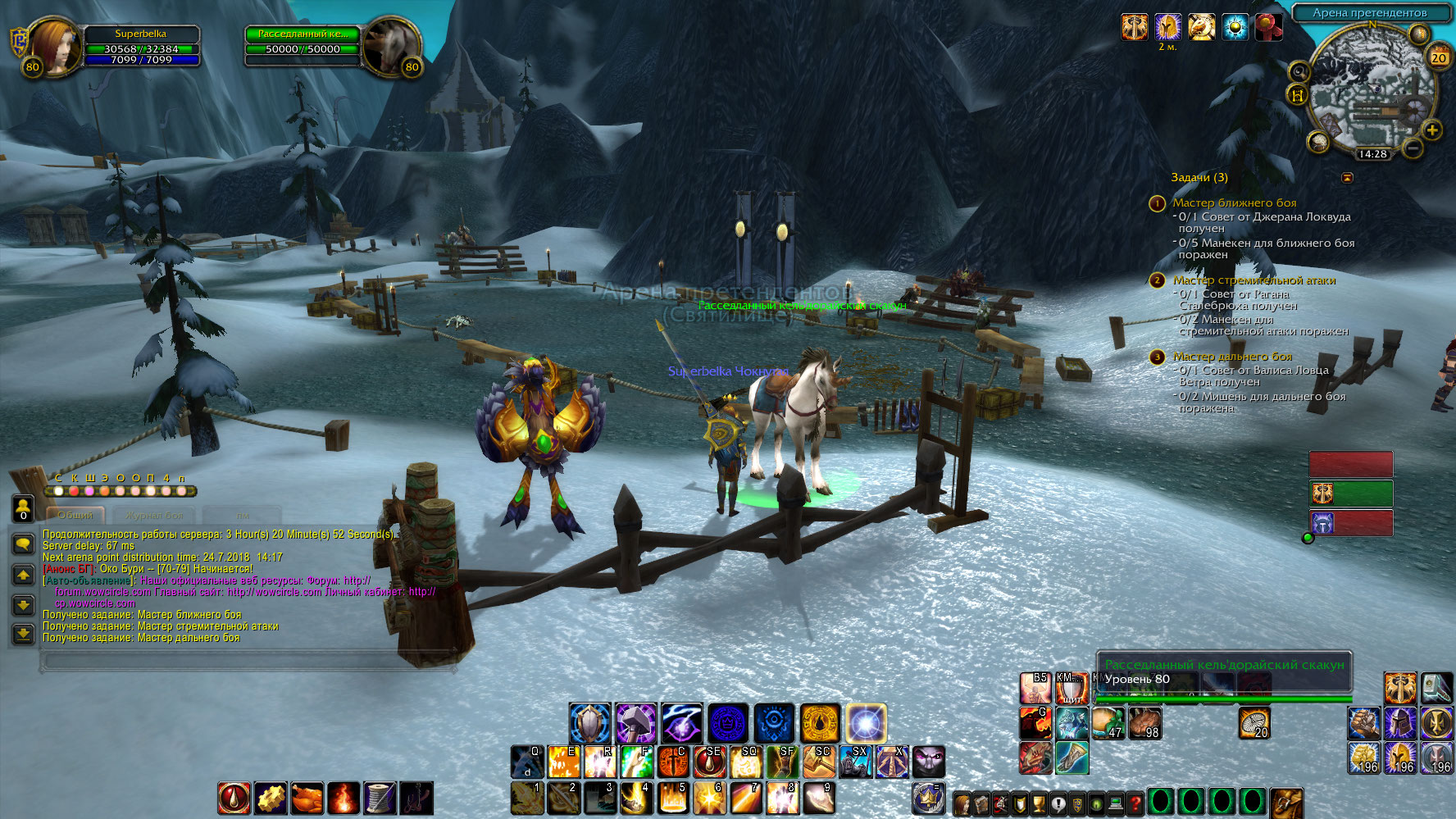This screenshot has height=819, width=1456.
Task: Open the Журнал боя chat tab
Action: click(154, 516)
